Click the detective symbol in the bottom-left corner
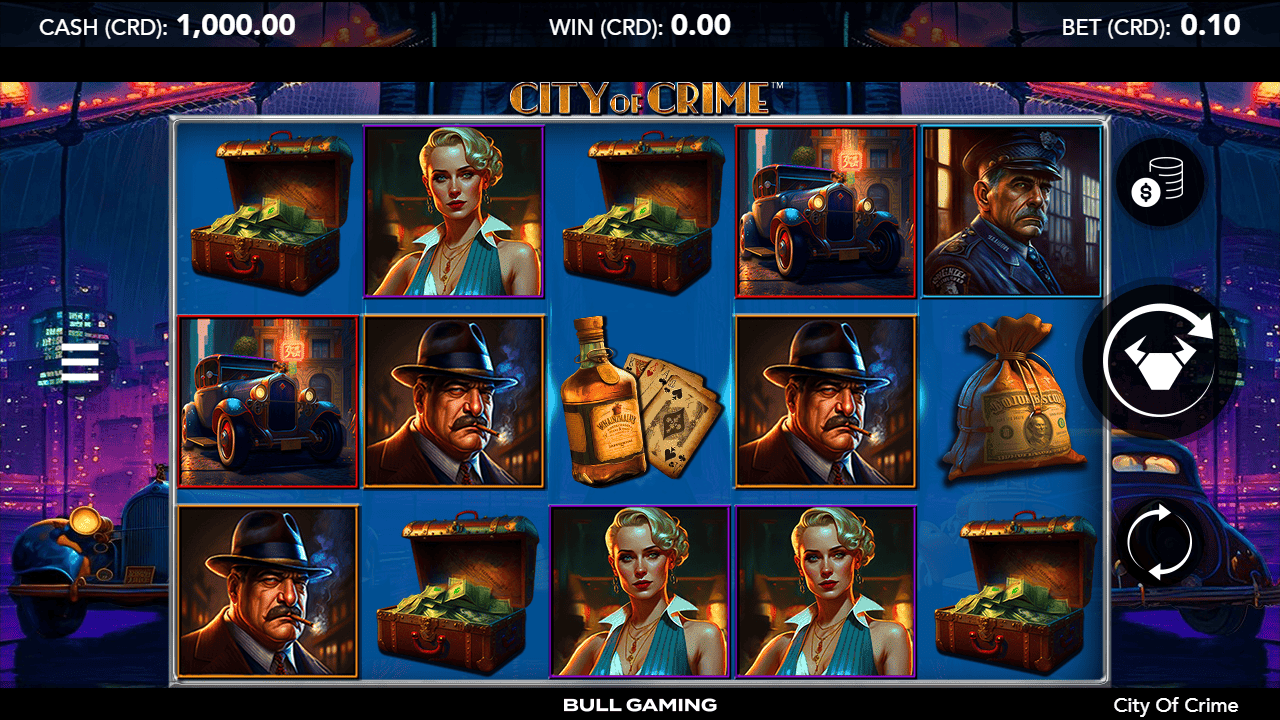Screen dimensions: 1280x720 (270, 595)
